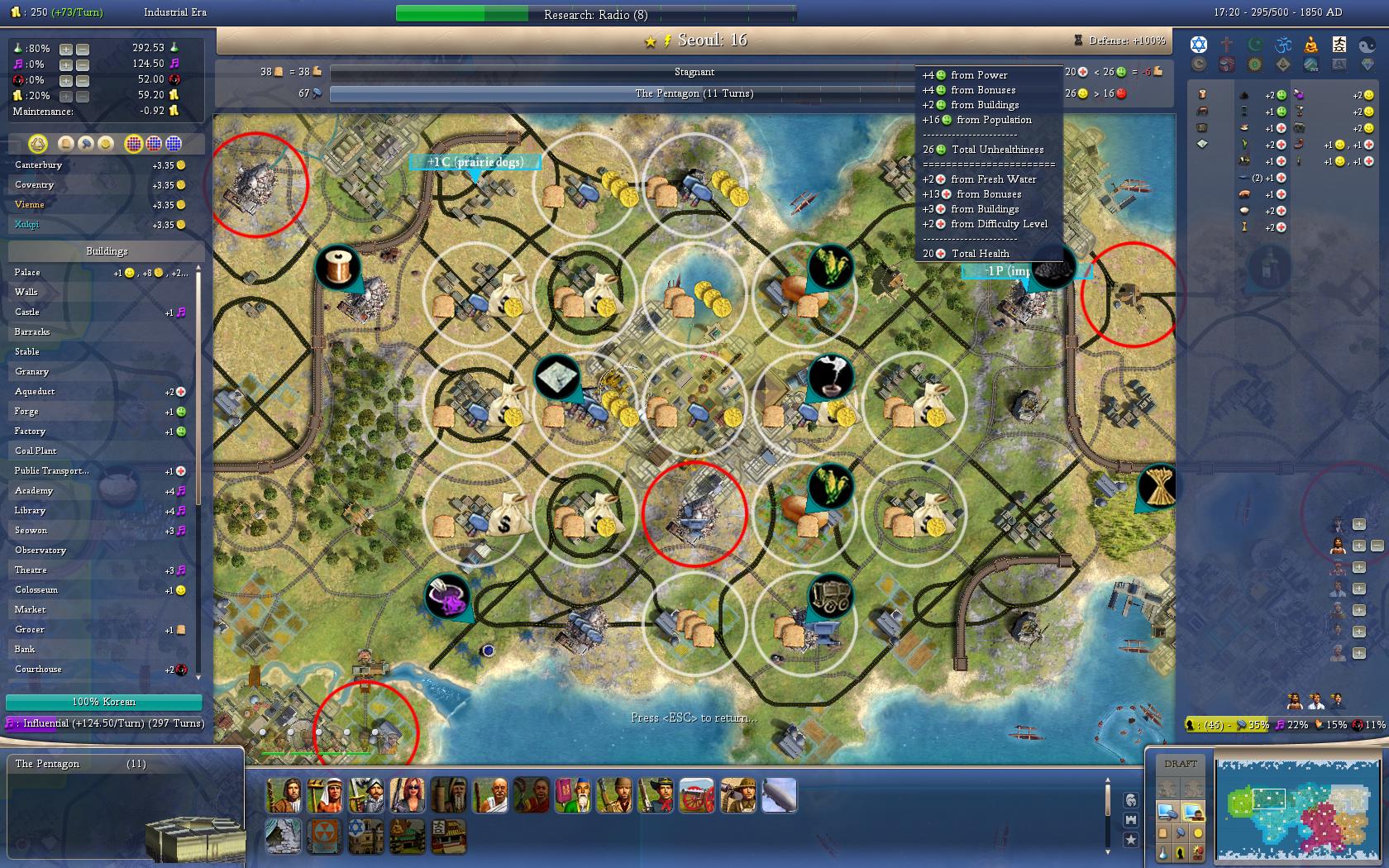1389x868 pixels.
Task: Open the minimap world view
Action: pyautogui.click(x=1297, y=809)
